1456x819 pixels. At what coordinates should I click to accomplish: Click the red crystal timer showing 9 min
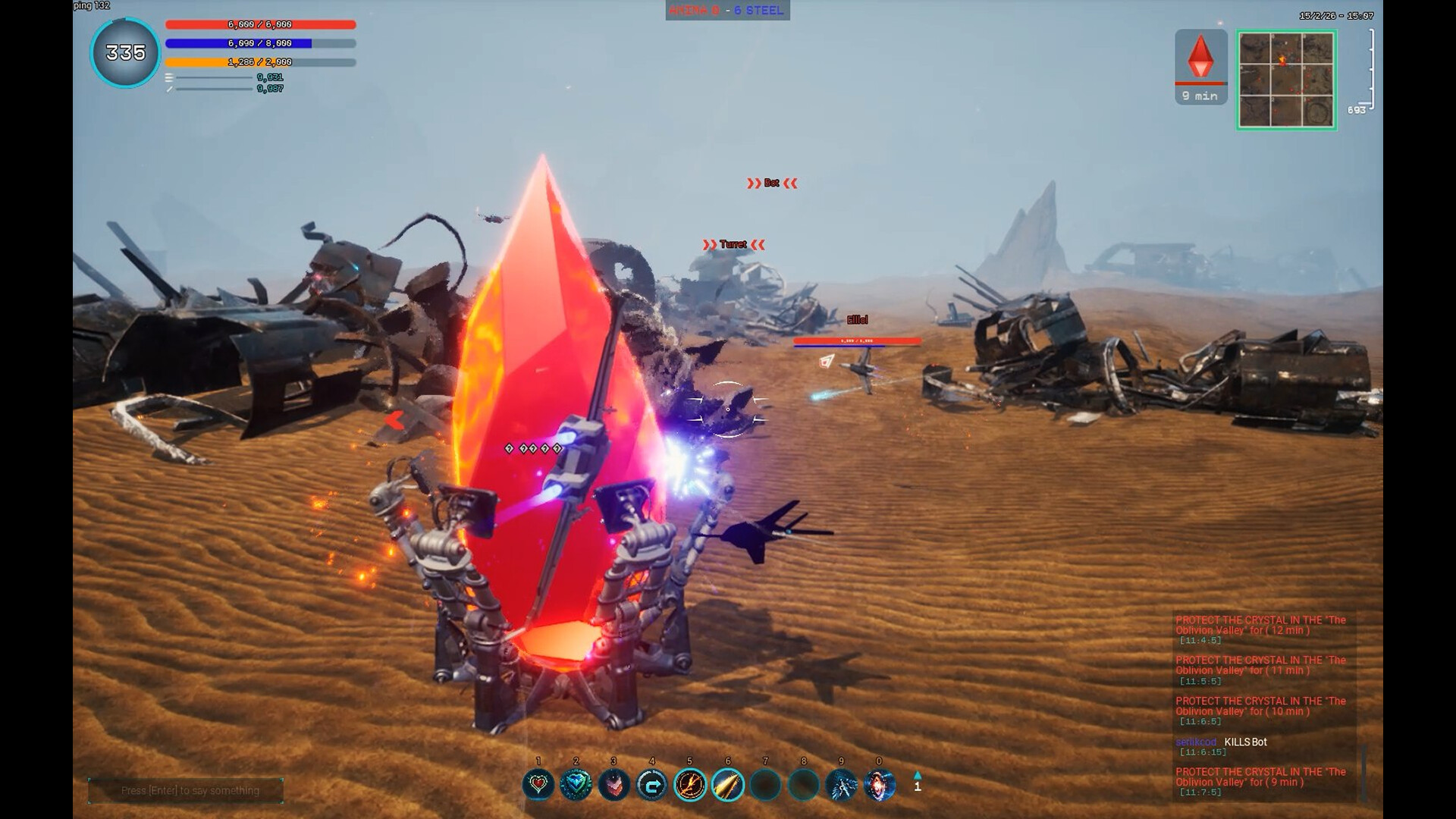(1200, 68)
